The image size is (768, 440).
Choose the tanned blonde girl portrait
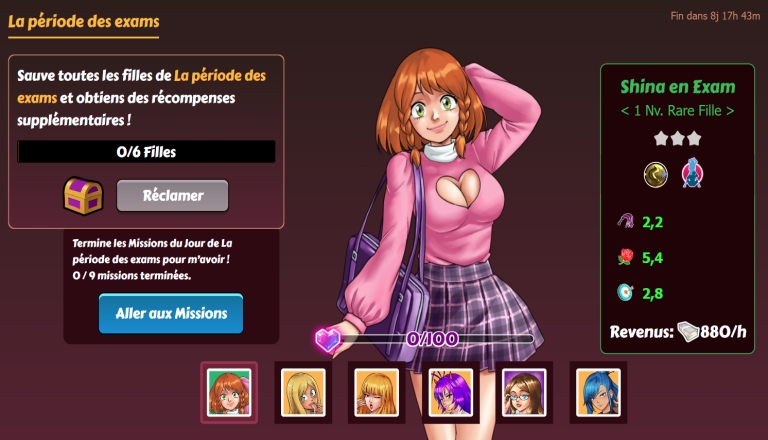click(x=303, y=390)
